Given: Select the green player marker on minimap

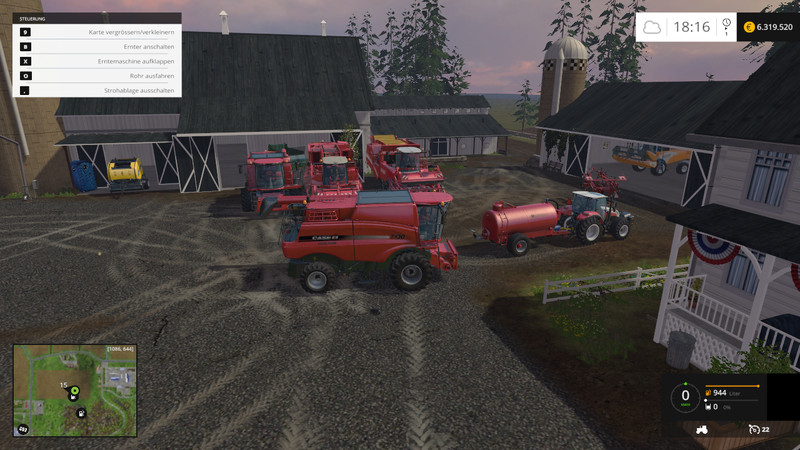Looking at the screenshot, I should pos(74,388).
